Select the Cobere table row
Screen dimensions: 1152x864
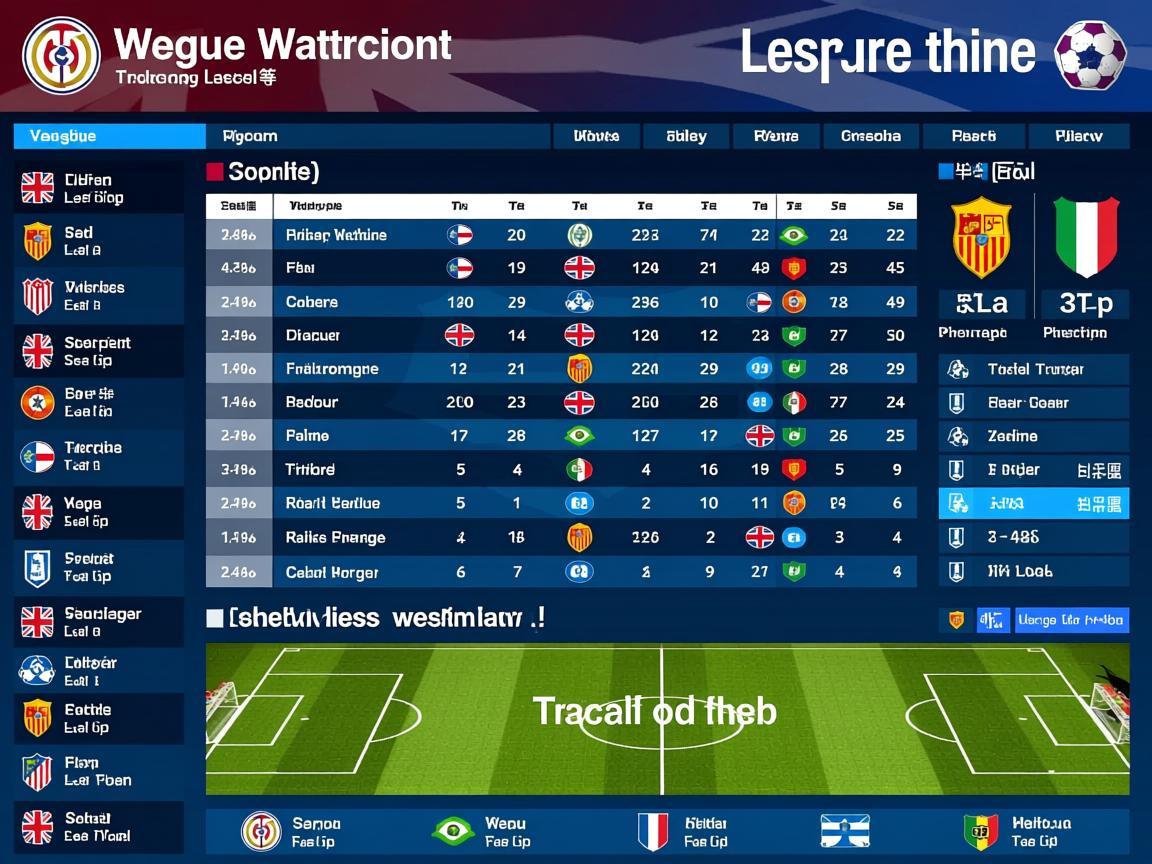click(560, 302)
